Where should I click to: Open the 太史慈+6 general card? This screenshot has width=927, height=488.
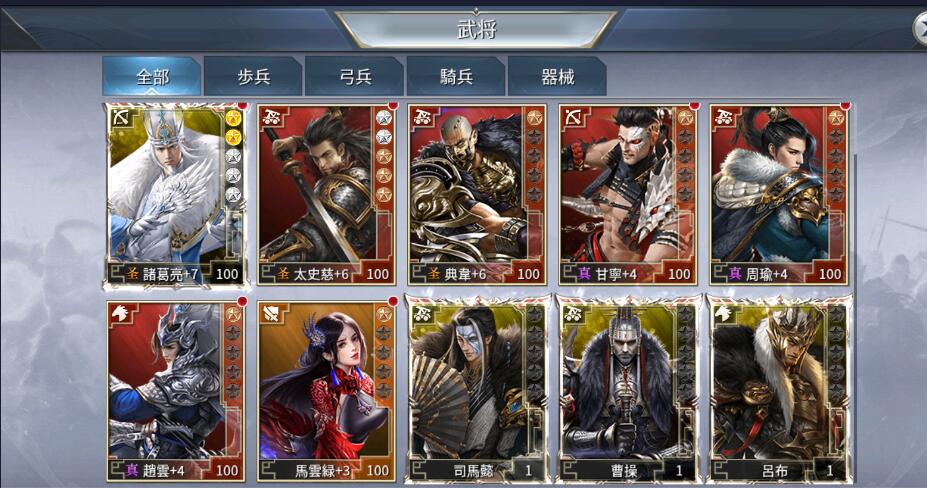click(x=326, y=195)
